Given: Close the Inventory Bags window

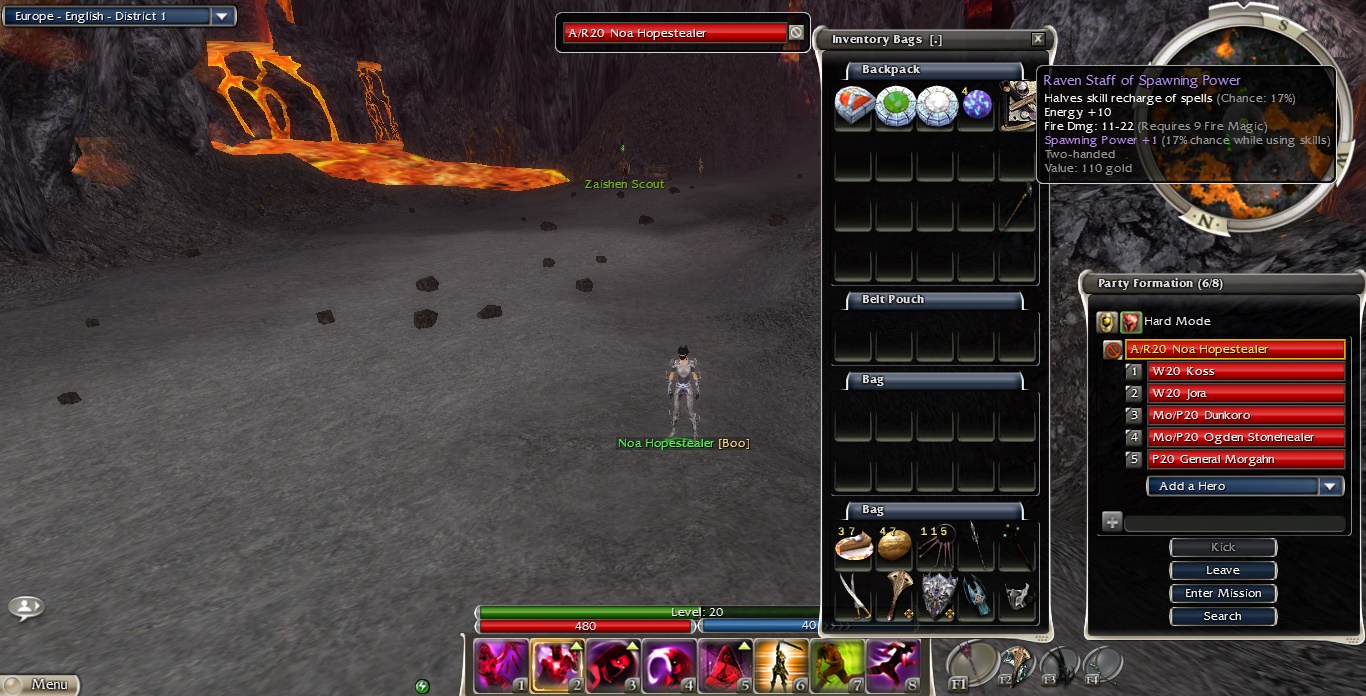Looking at the screenshot, I should coord(1037,39).
